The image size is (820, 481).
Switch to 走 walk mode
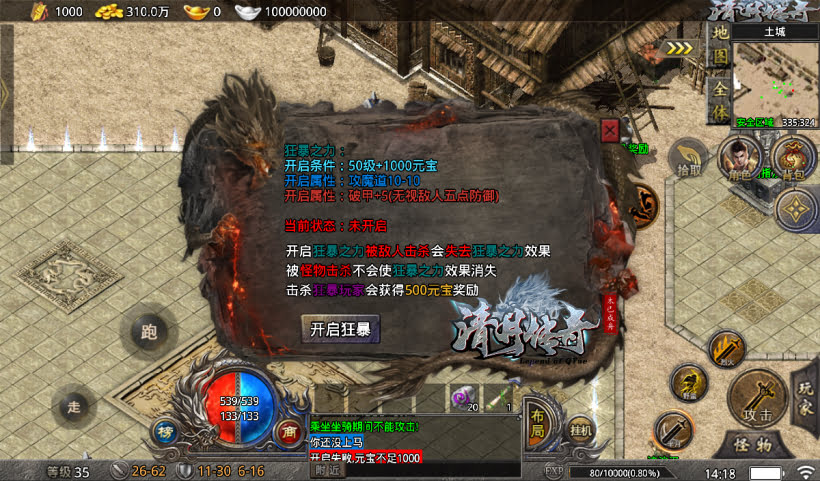click(x=72, y=406)
